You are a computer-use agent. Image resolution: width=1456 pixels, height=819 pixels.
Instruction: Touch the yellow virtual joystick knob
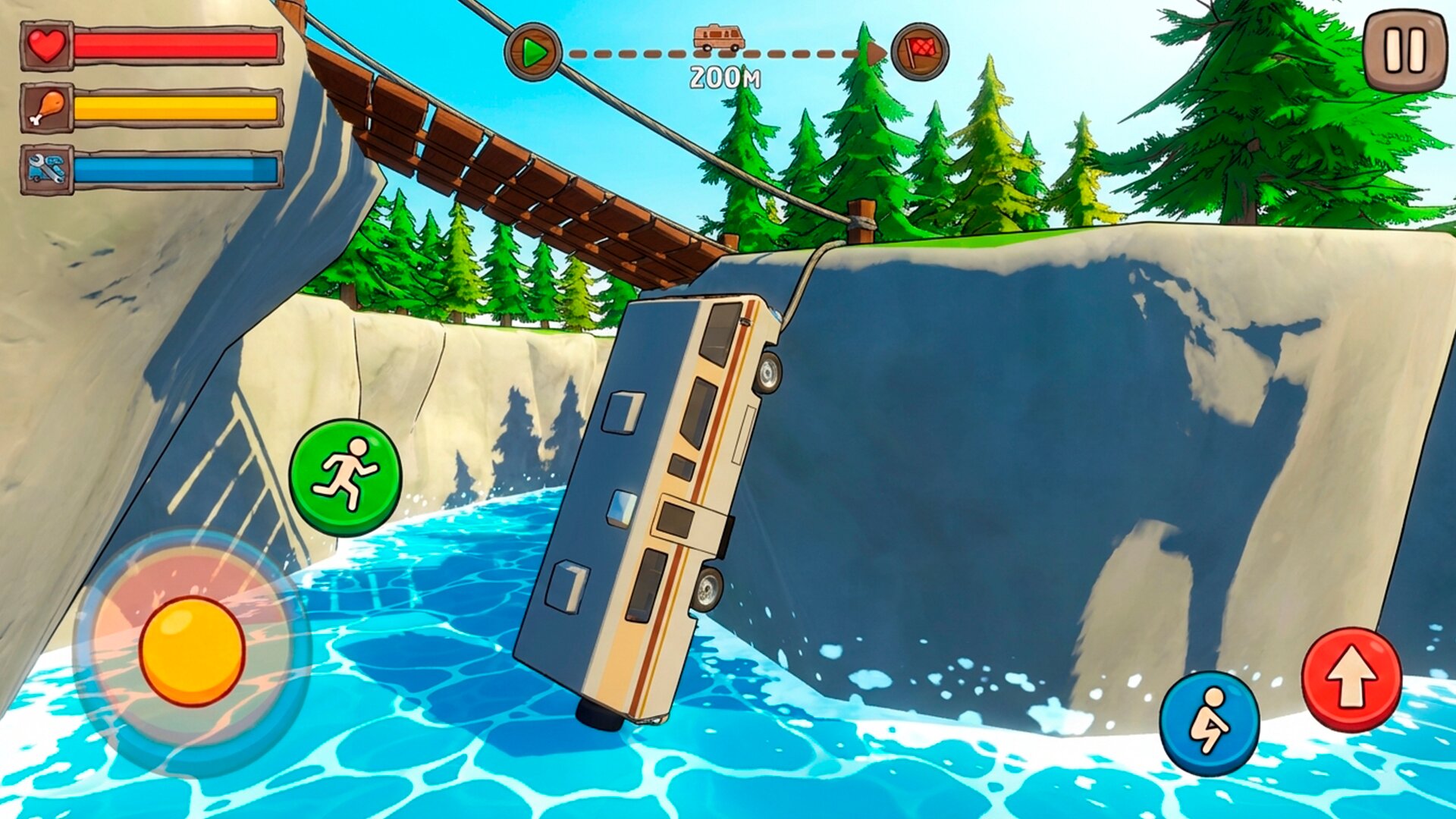(x=193, y=651)
